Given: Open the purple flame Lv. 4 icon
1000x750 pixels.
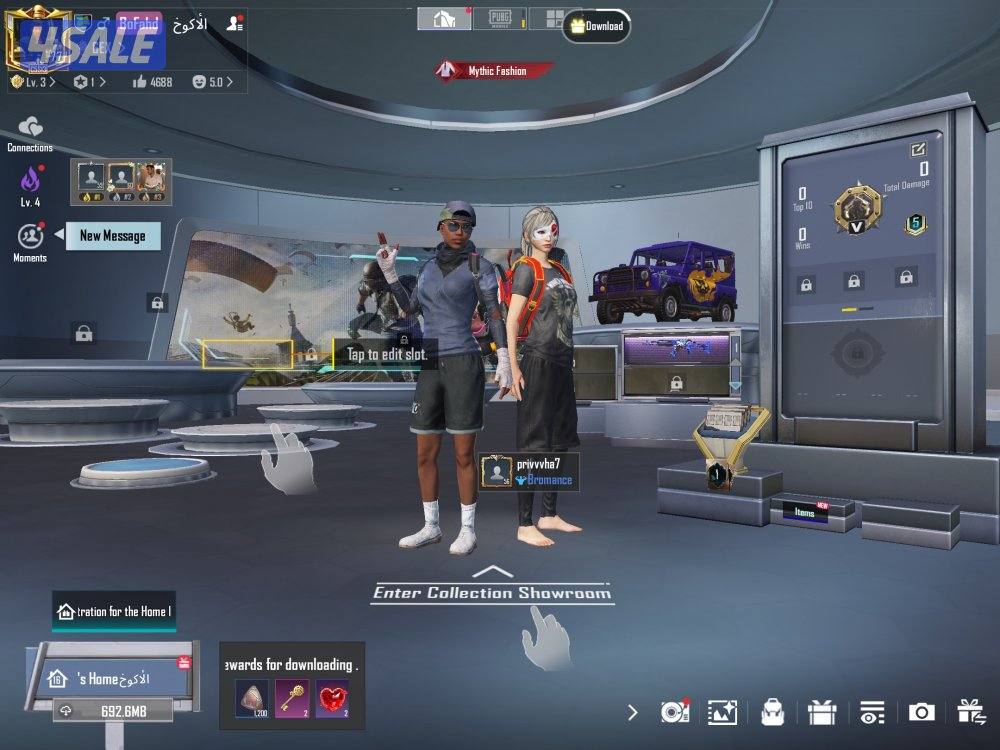Looking at the screenshot, I should click(x=30, y=181).
